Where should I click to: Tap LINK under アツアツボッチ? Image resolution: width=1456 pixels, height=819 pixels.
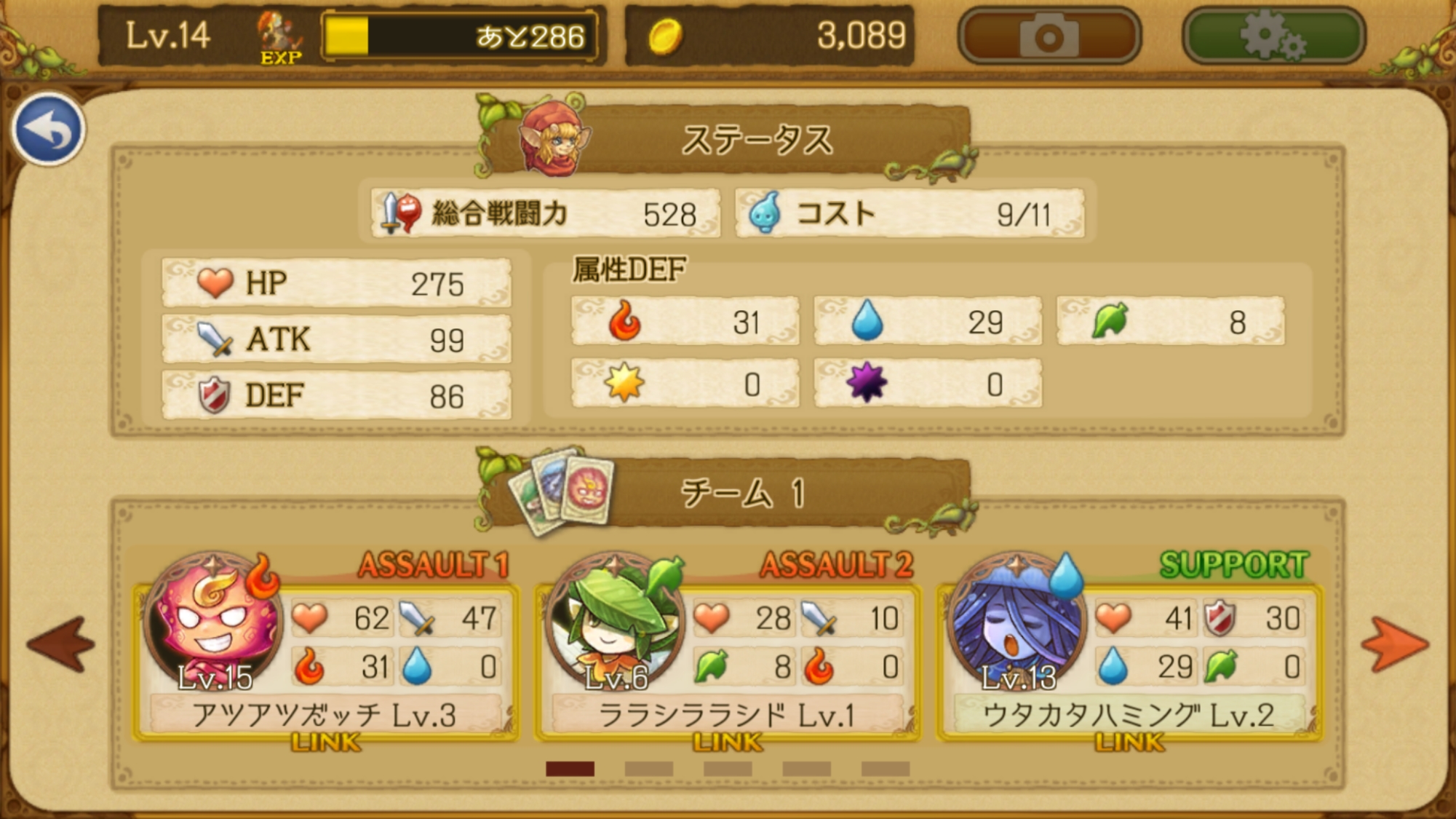pos(324,743)
